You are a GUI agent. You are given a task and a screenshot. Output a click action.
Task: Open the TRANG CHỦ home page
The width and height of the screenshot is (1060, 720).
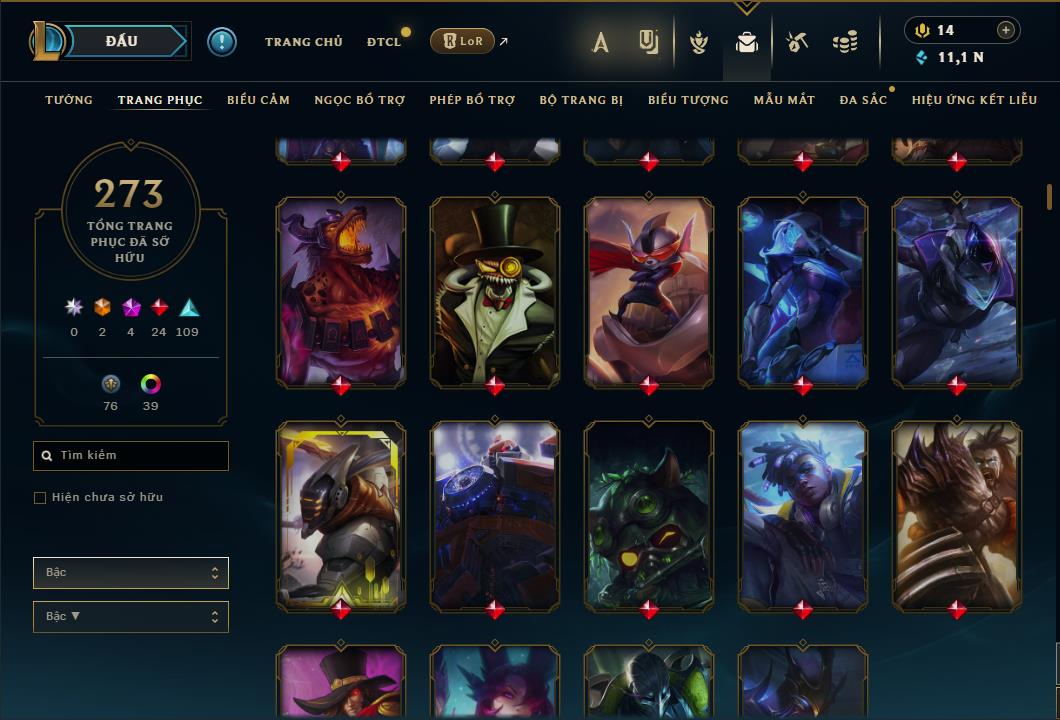point(303,42)
